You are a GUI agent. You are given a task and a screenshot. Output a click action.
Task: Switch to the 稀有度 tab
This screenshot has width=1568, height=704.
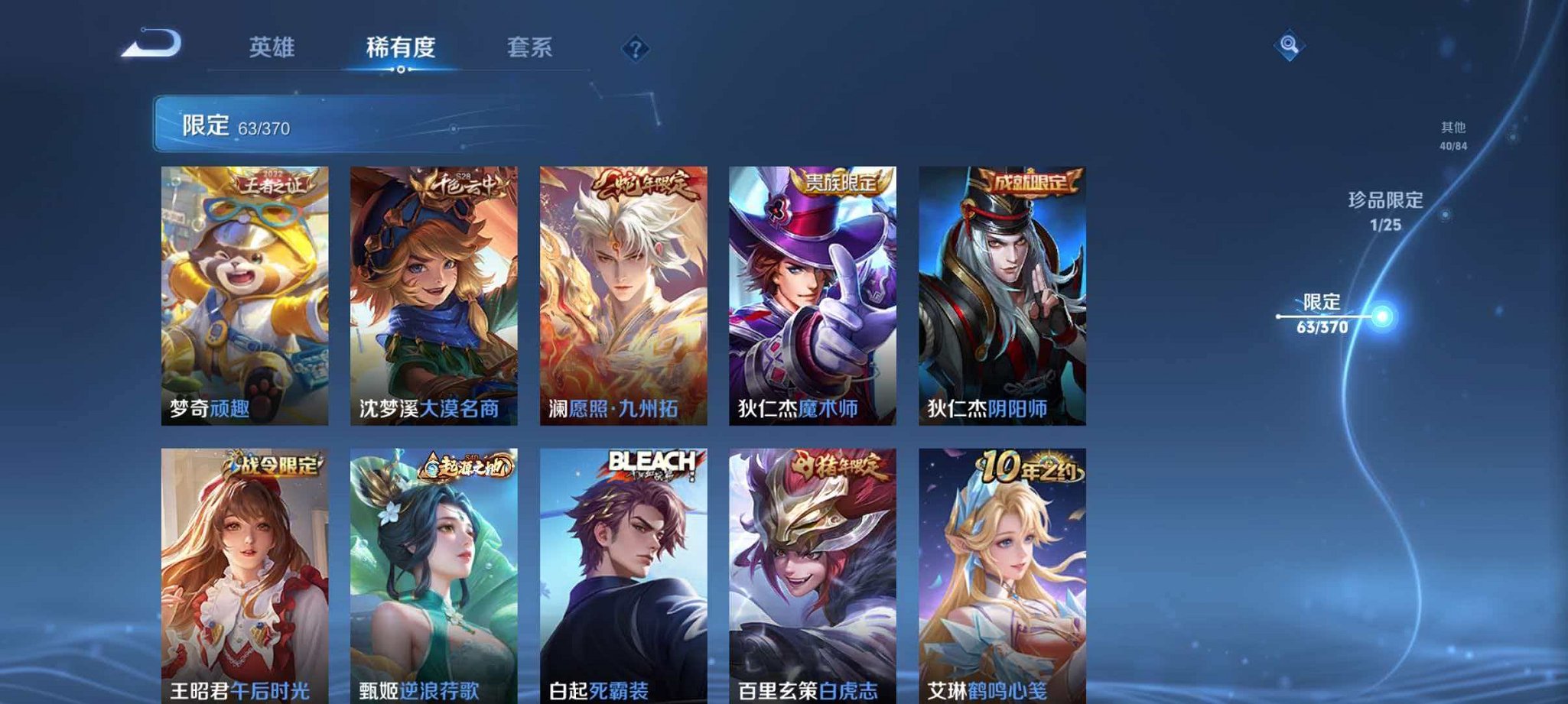tap(399, 47)
